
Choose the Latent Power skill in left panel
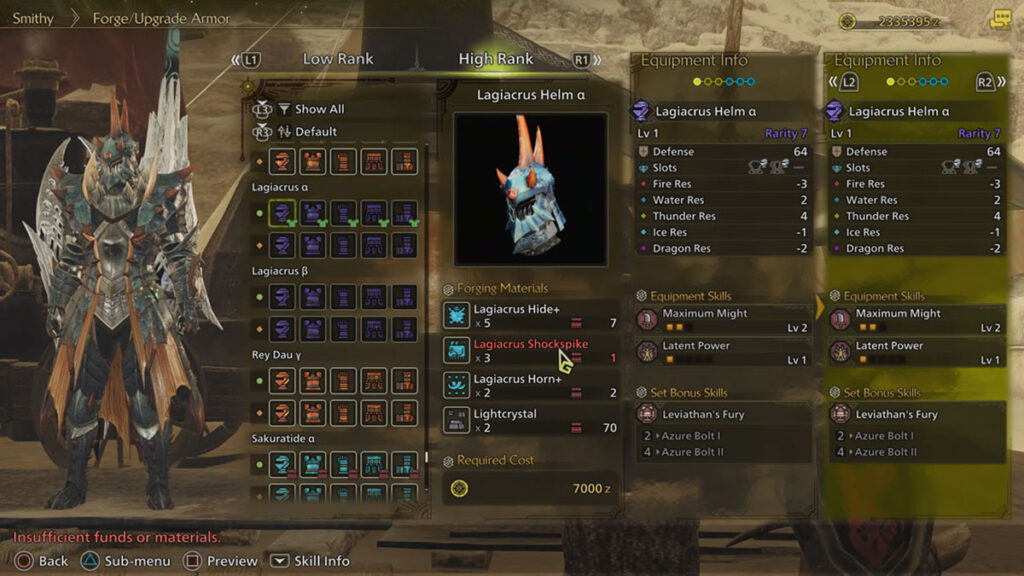coord(721,352)
